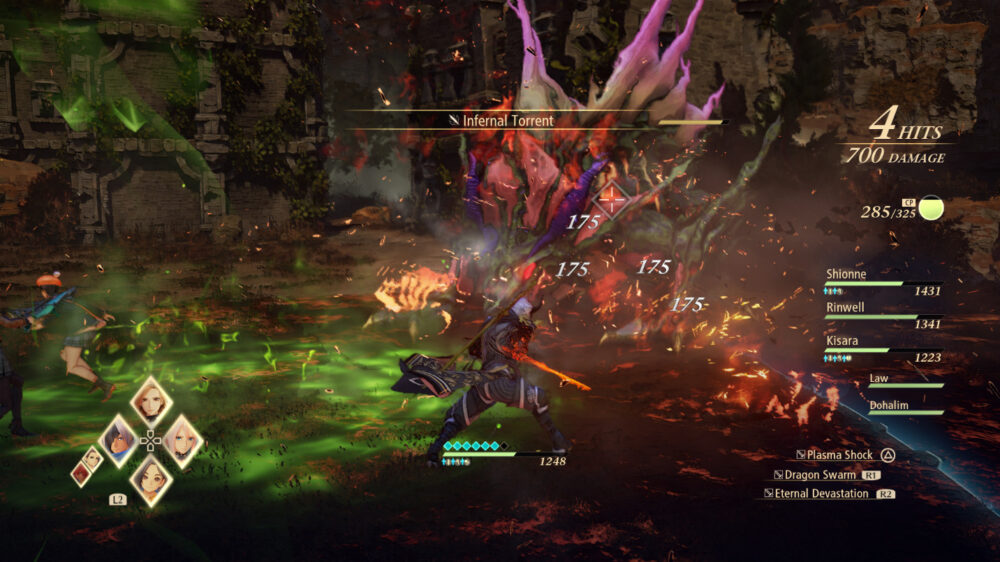Screen dimensions: 1000x562
Task: Choose Rinwell's diamond boost portrait
Action: [150, 480]
